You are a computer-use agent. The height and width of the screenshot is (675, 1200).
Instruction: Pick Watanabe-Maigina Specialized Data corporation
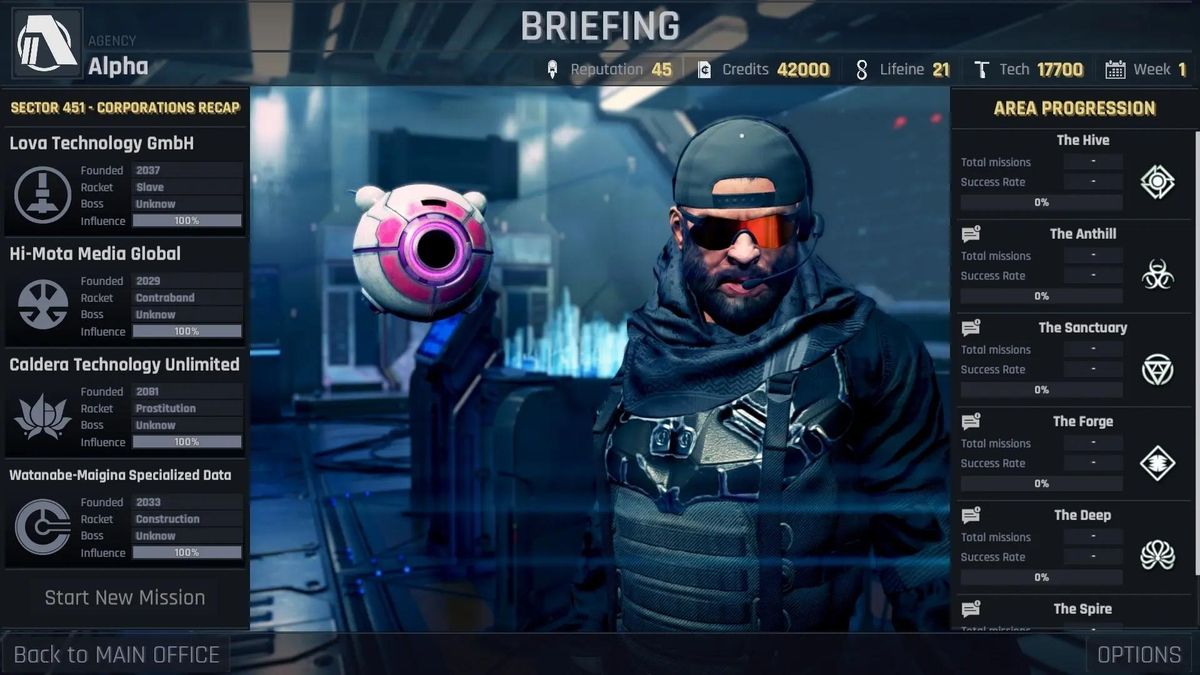(x=120, y=475)
